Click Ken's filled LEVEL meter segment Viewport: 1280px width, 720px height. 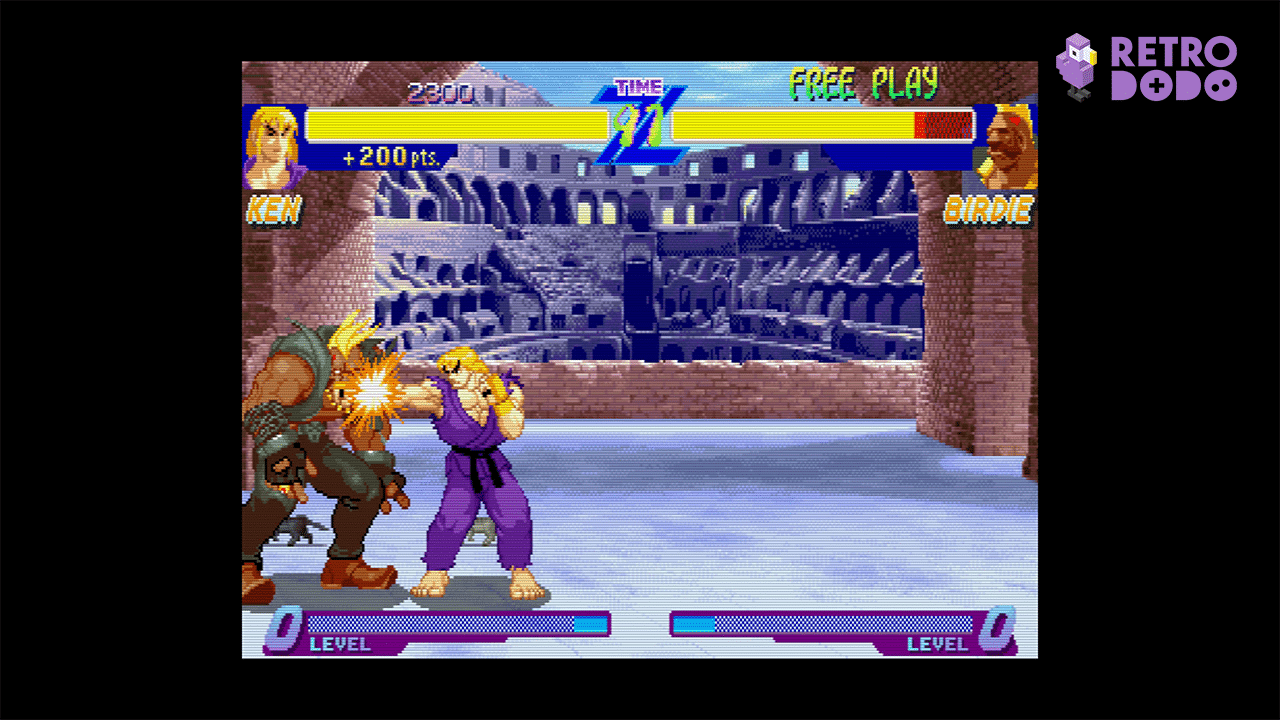(x=590, y=622)
